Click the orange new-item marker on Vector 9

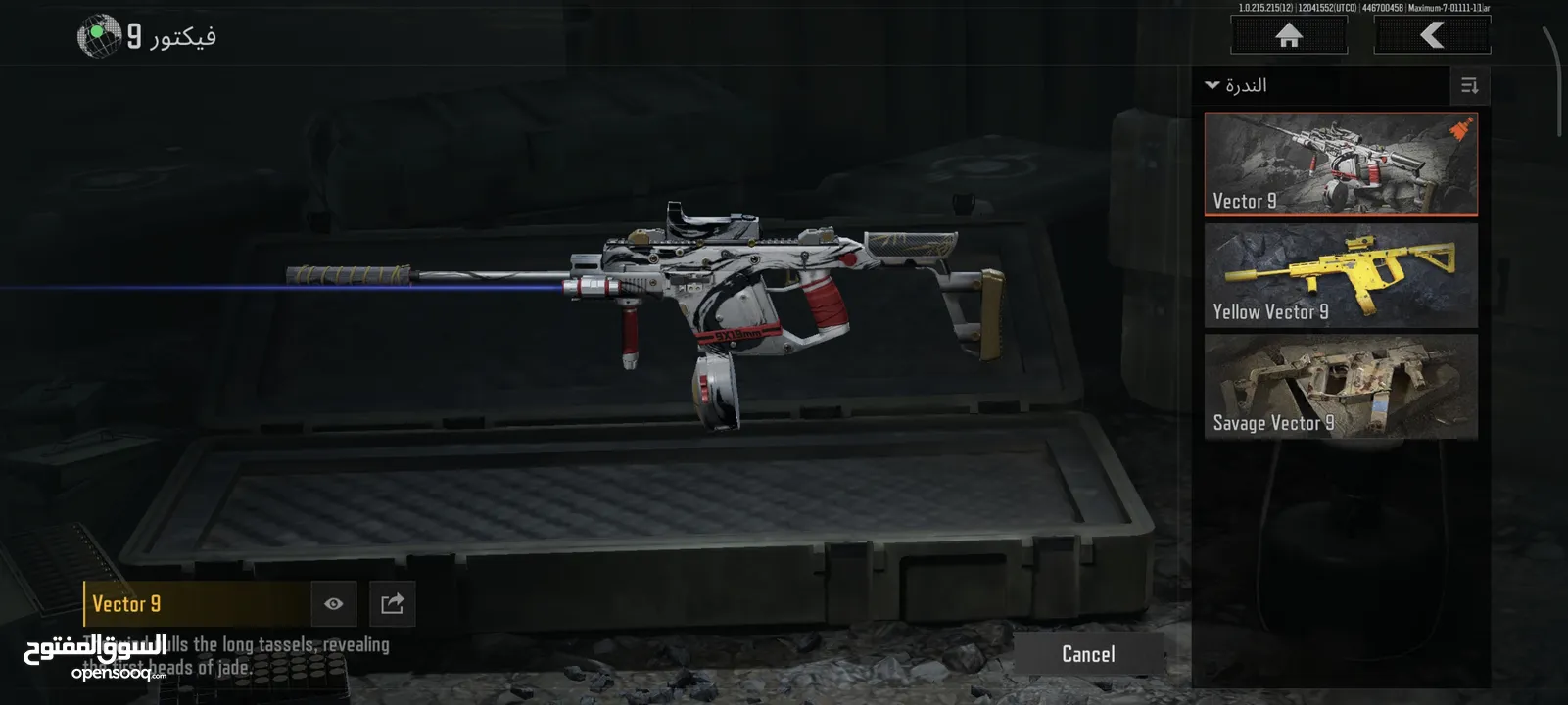click(x=1458, y=128)
